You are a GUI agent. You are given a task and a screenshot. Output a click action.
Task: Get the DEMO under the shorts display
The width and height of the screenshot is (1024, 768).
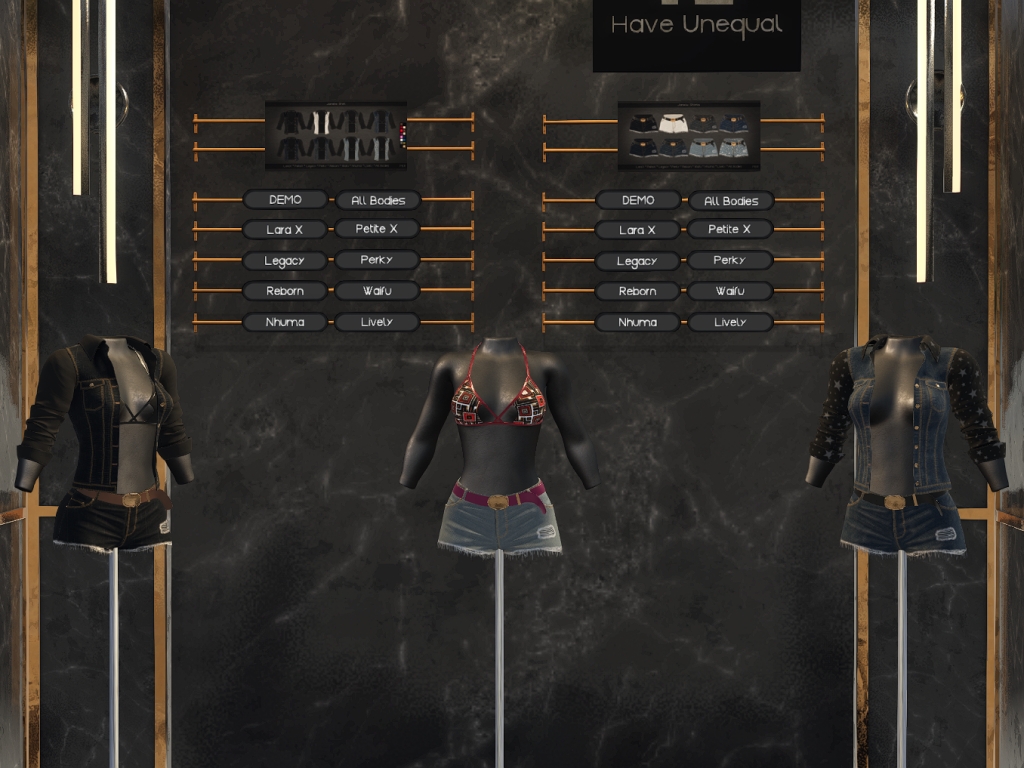point(638,200)
